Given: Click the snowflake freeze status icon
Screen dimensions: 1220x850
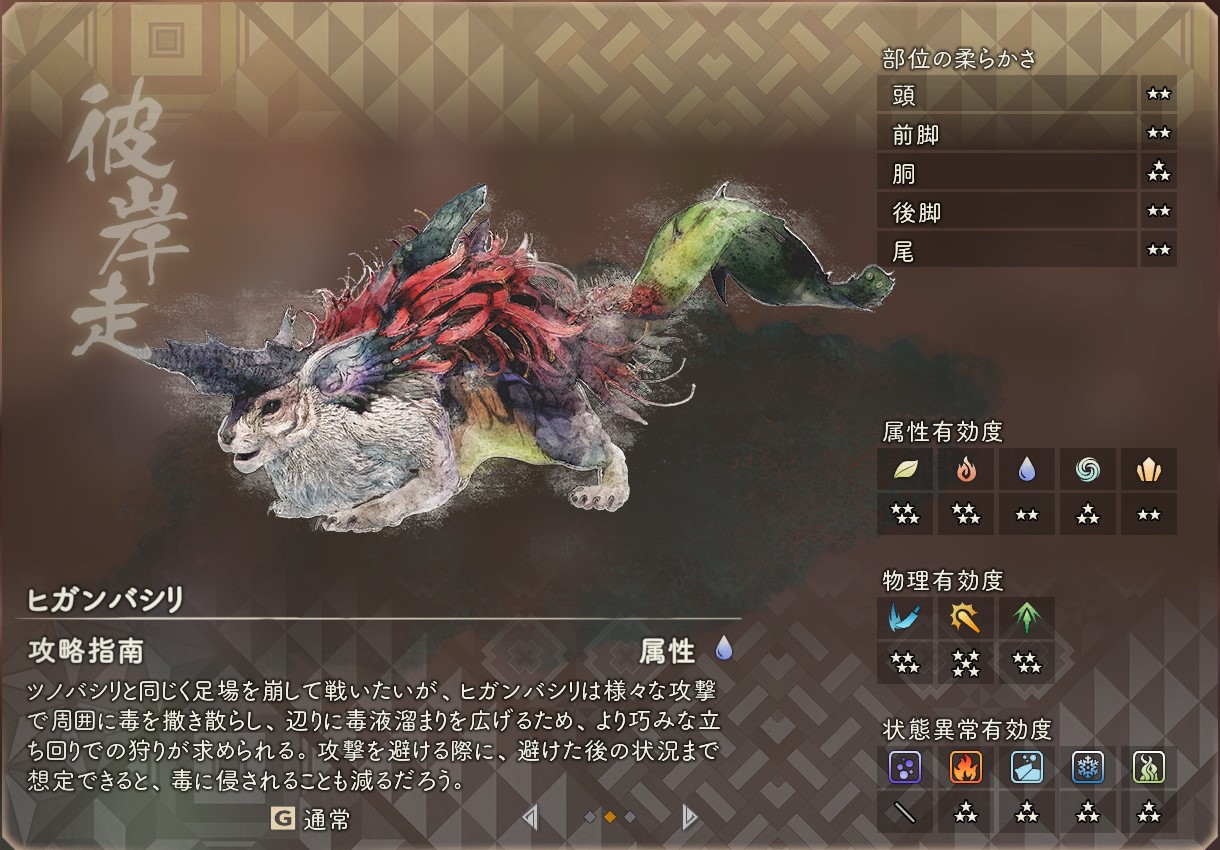Looking at the screenshot, I should 1088,767.
